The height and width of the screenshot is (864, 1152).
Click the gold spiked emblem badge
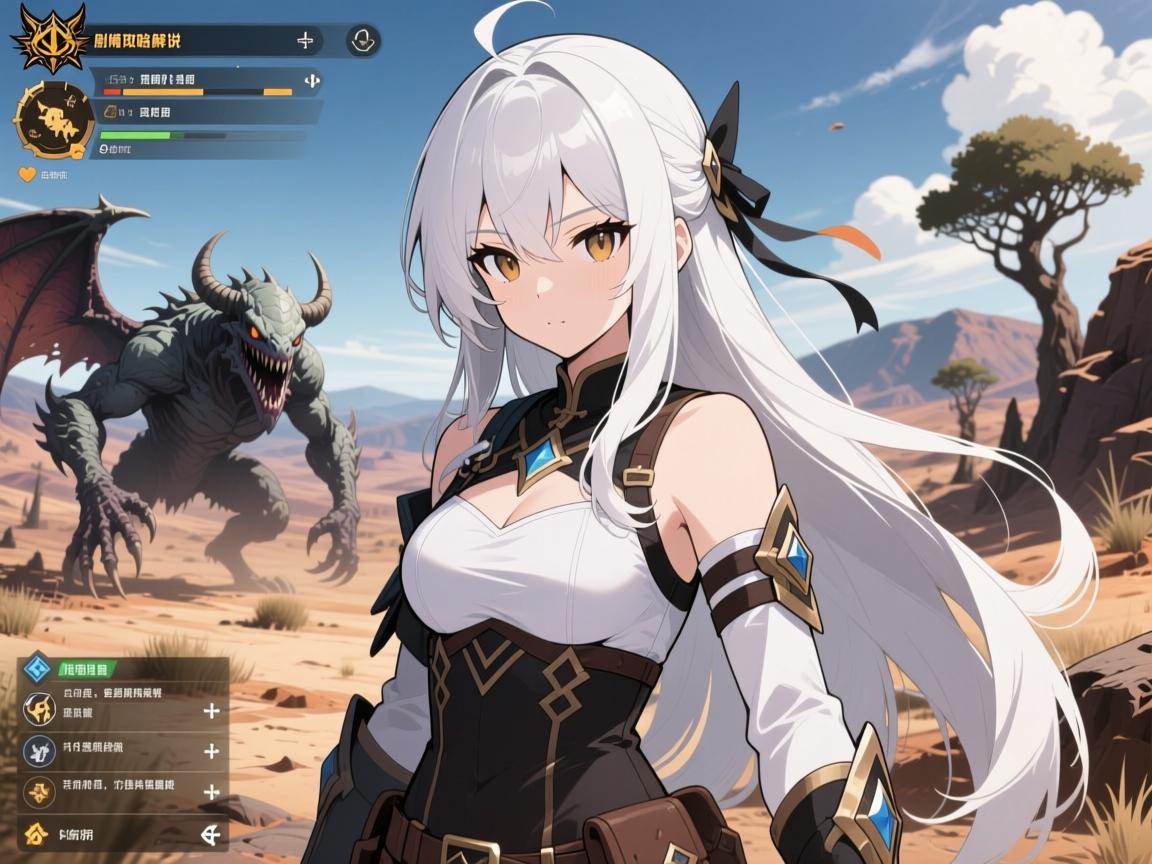click(x=49, y=38)
